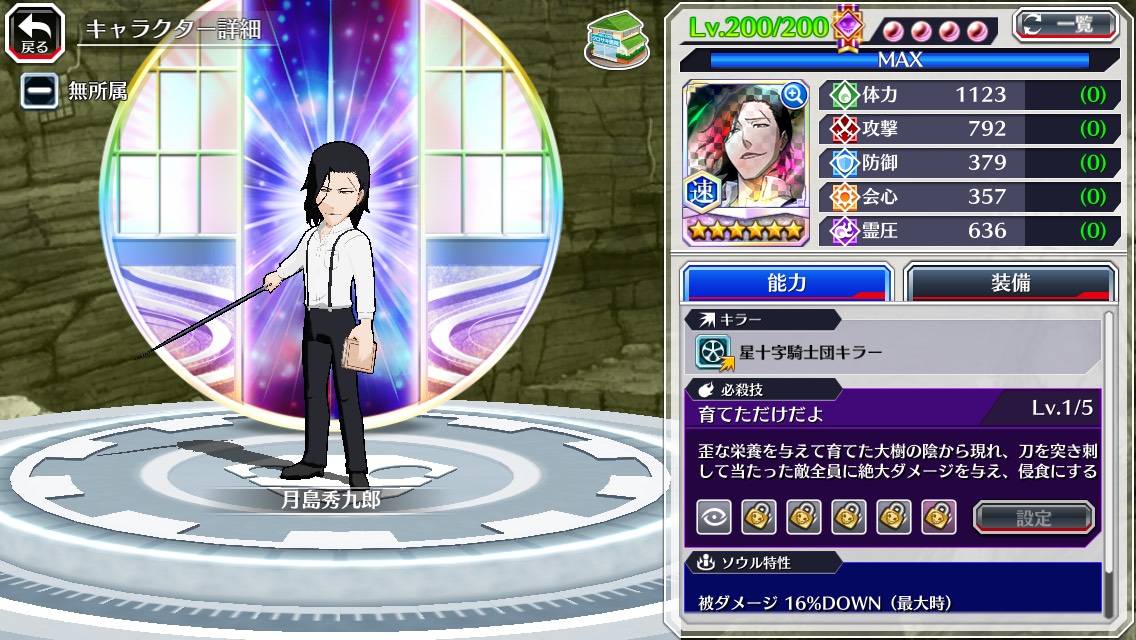Open the 一覧 character list
This screenshot has width=1136, height=640.
1064,24
